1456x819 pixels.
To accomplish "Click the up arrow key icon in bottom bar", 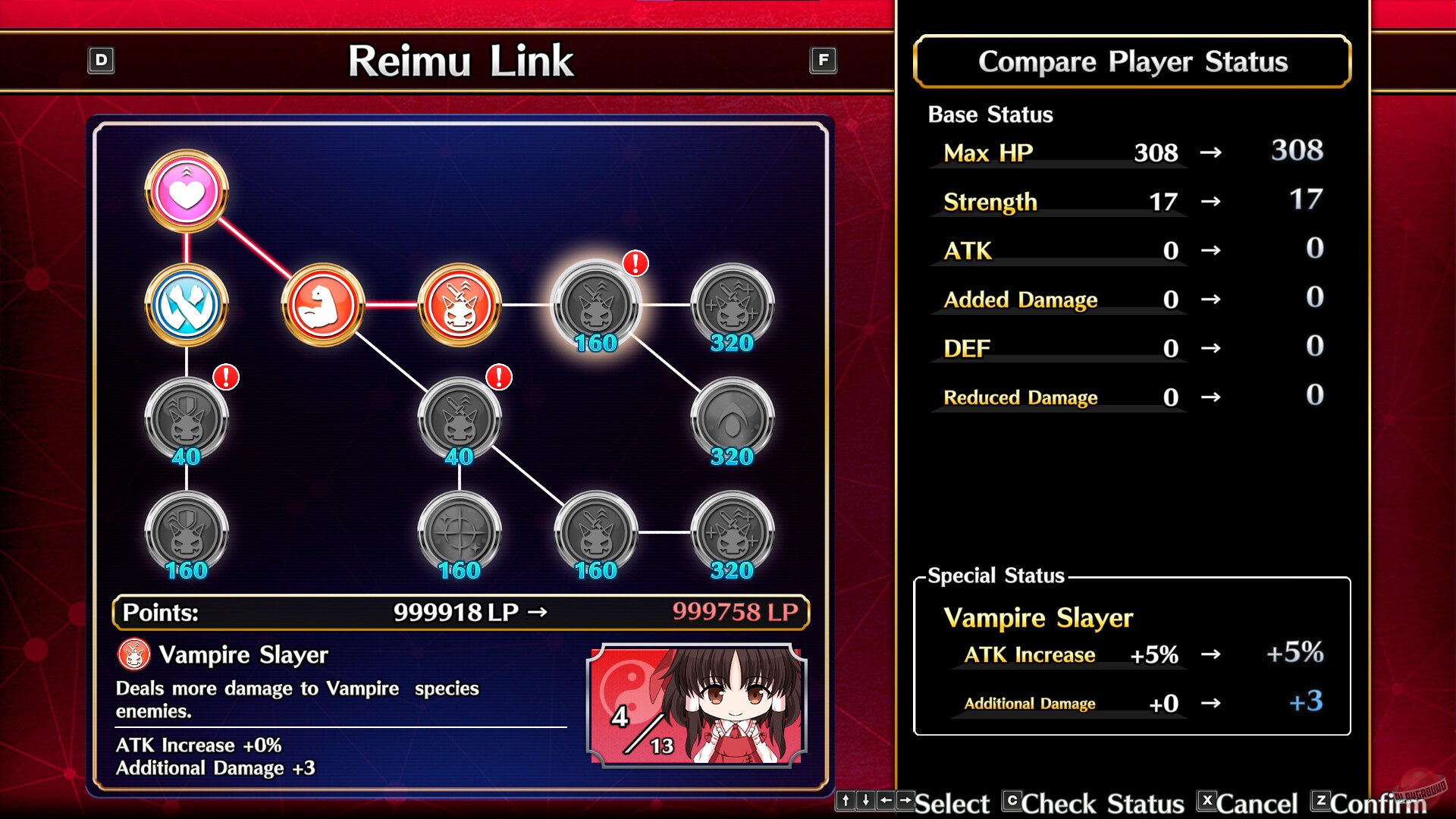I will click(846, 802).
